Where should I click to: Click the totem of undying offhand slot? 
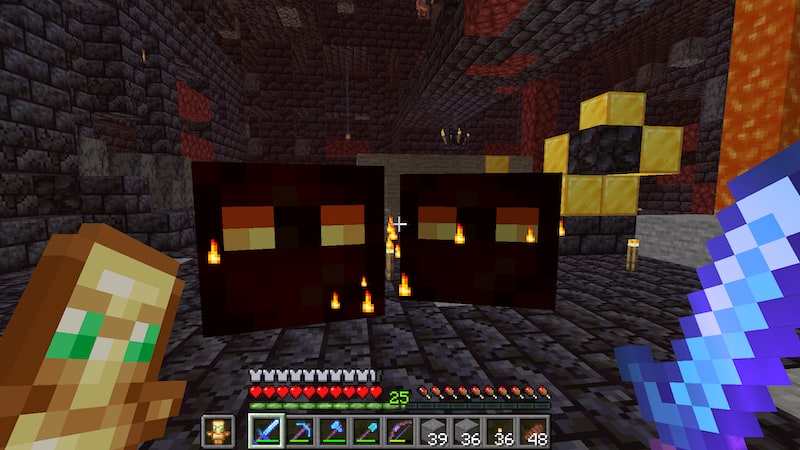click(217, 431)
